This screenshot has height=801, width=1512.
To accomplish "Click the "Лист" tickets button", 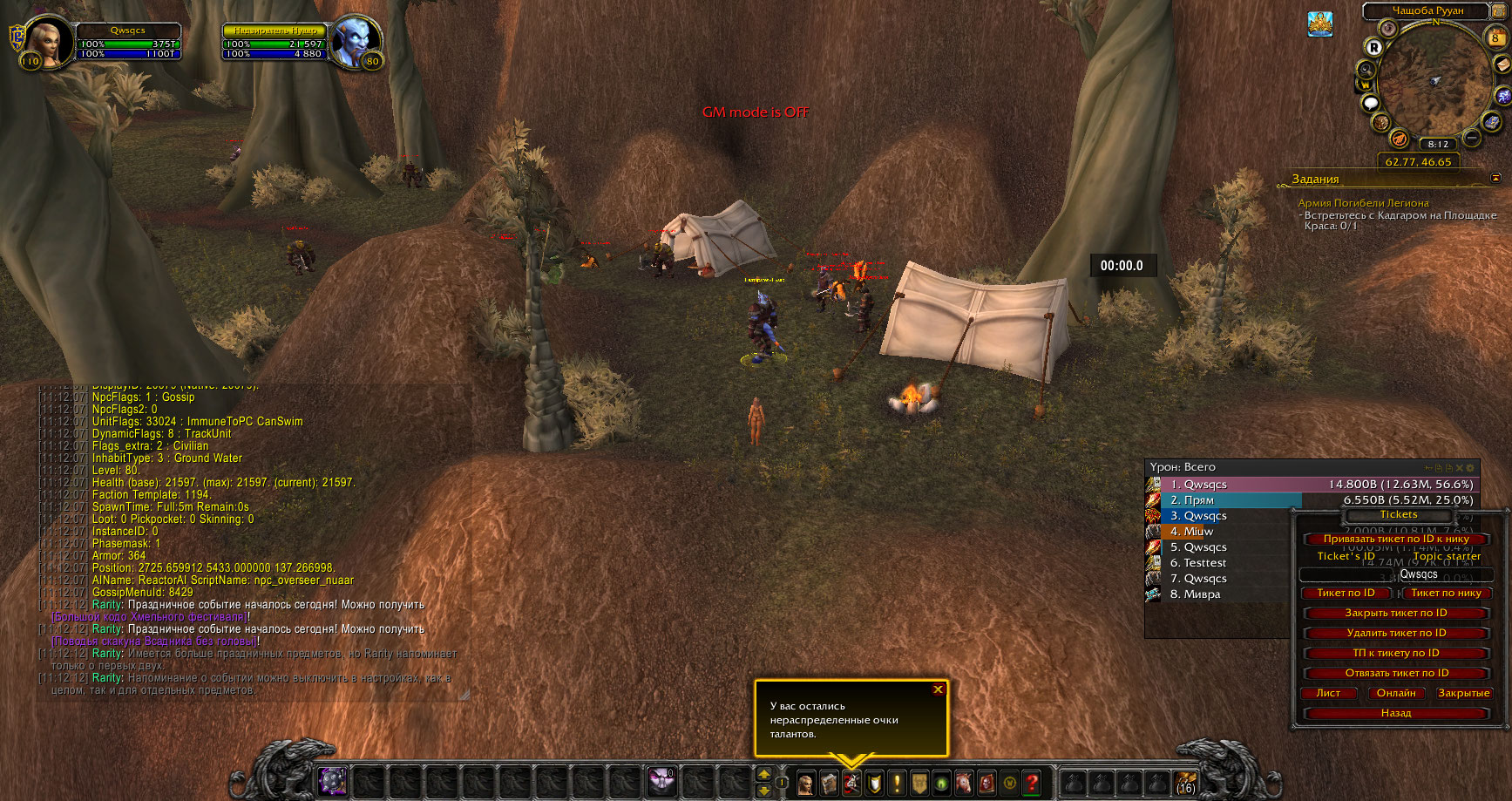I will pos(1328,693).
